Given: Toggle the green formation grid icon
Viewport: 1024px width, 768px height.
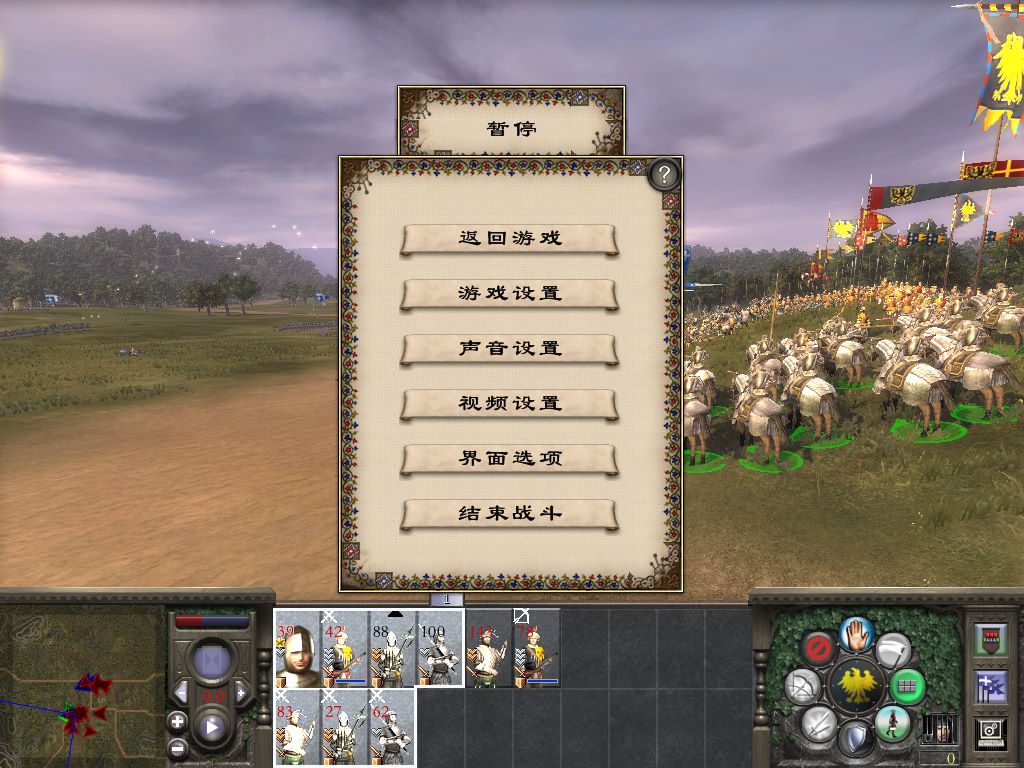Looking at the screenshot, I should 907,686.
